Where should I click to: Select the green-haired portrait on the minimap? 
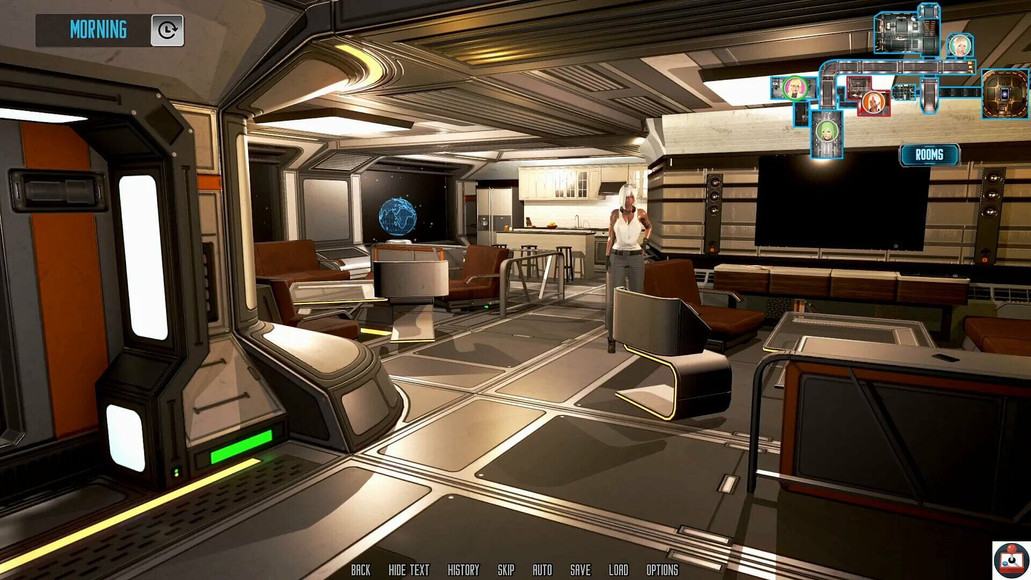827,132
